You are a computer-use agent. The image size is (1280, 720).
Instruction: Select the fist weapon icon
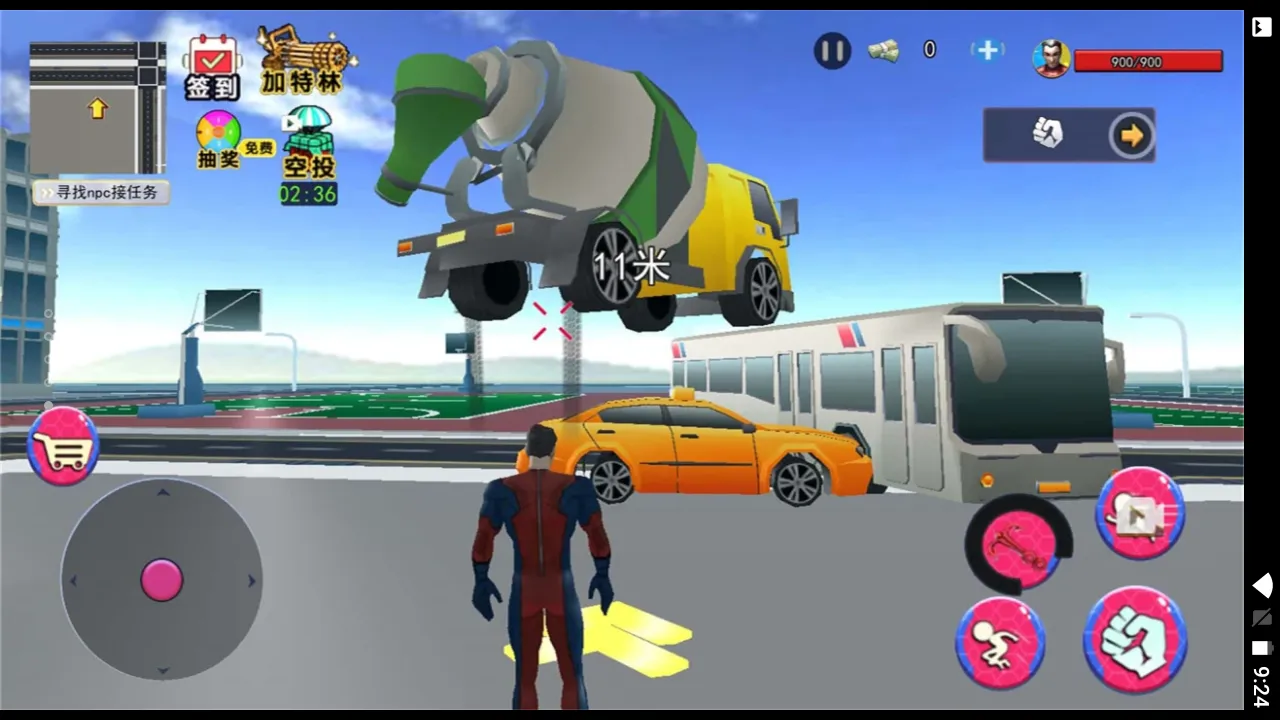point(1047,134)
